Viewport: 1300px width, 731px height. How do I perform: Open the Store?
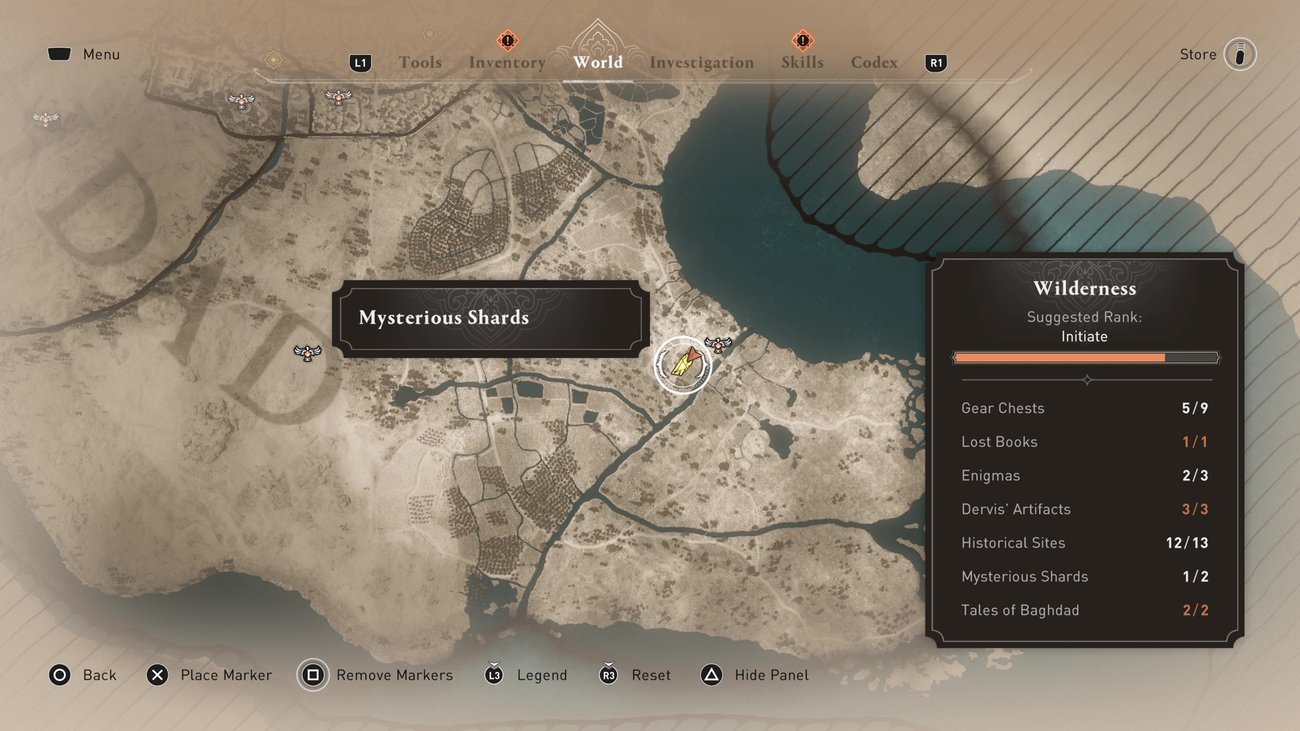click(x=1217, y=54)
